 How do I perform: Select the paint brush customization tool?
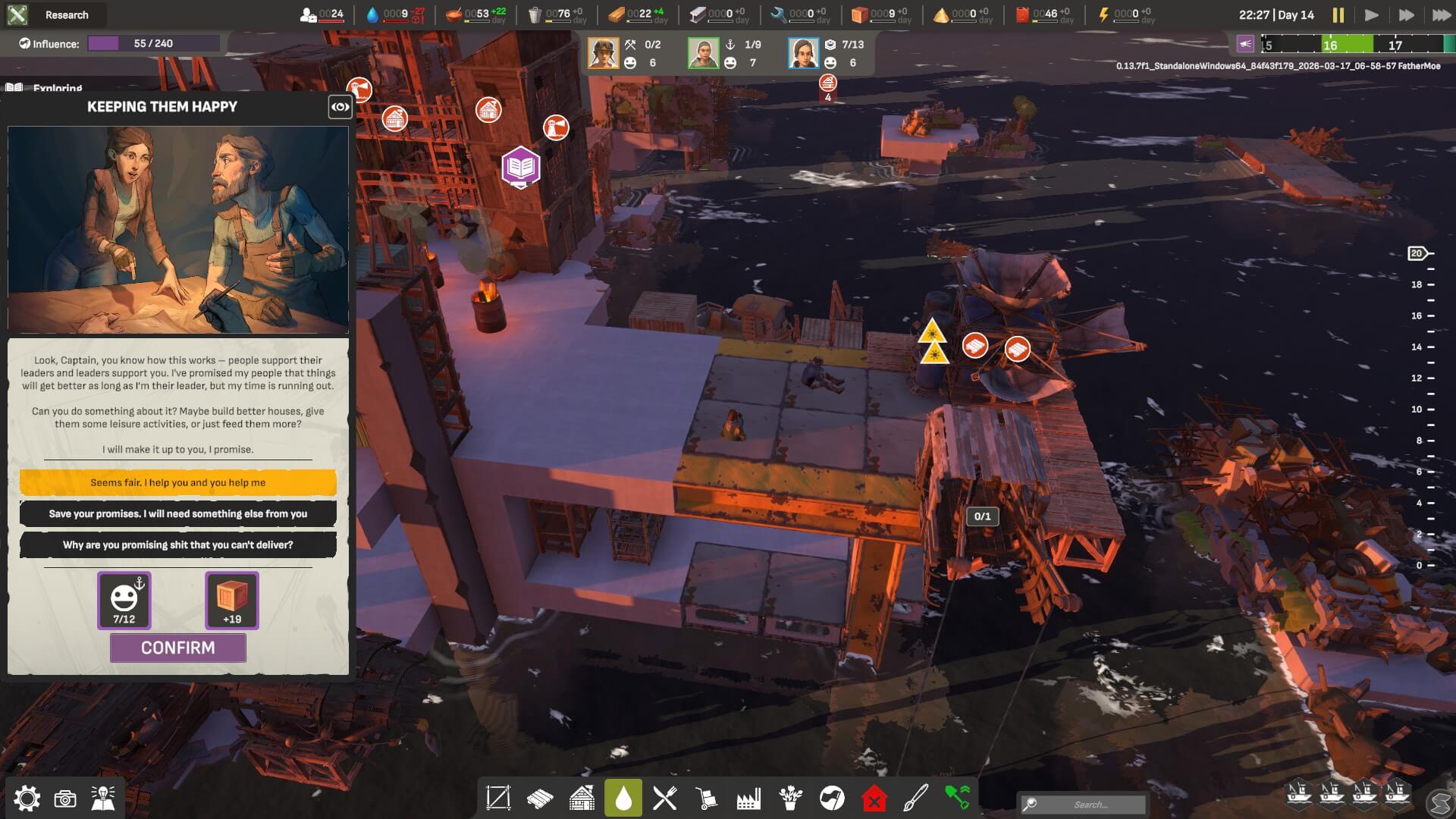916,797
